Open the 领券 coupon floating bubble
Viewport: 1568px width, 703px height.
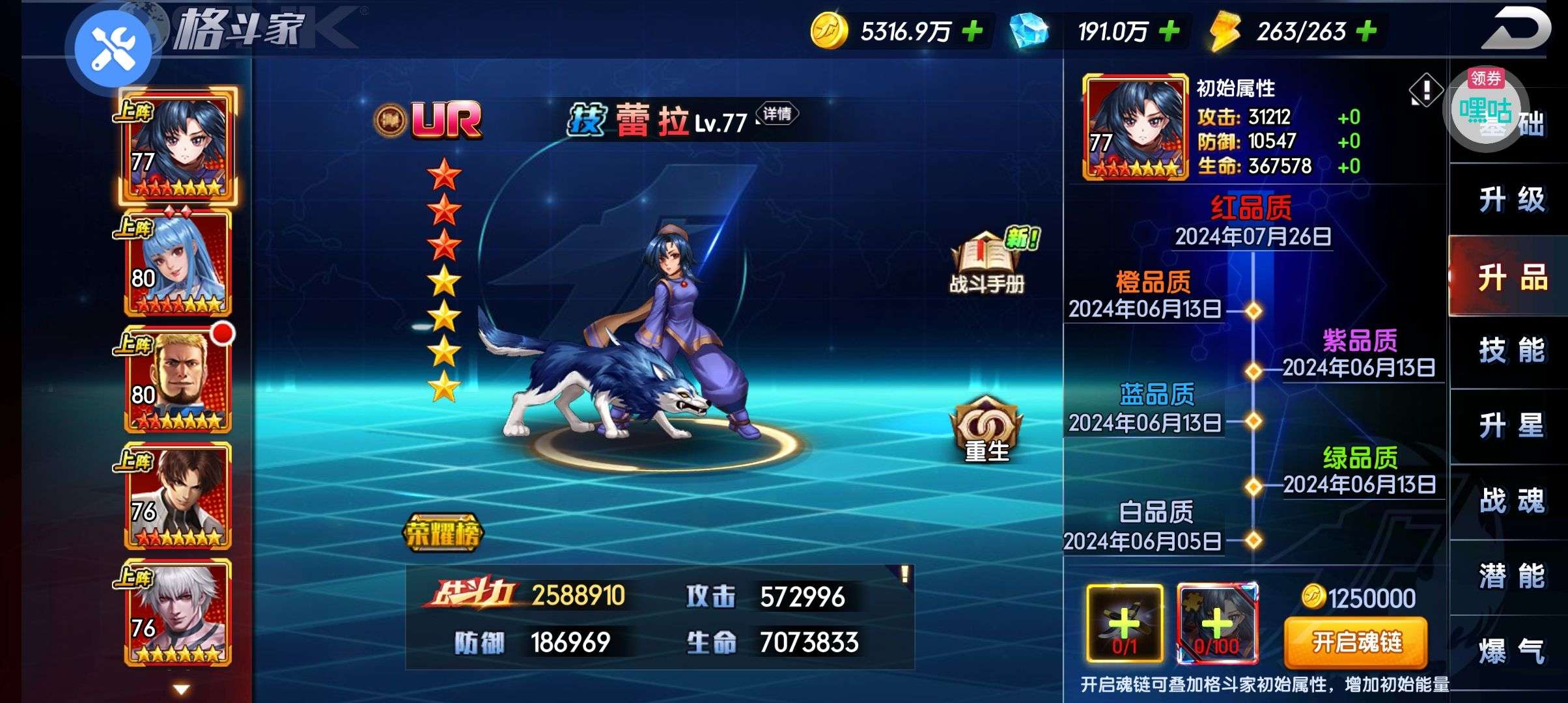(x=1485, y=109)
